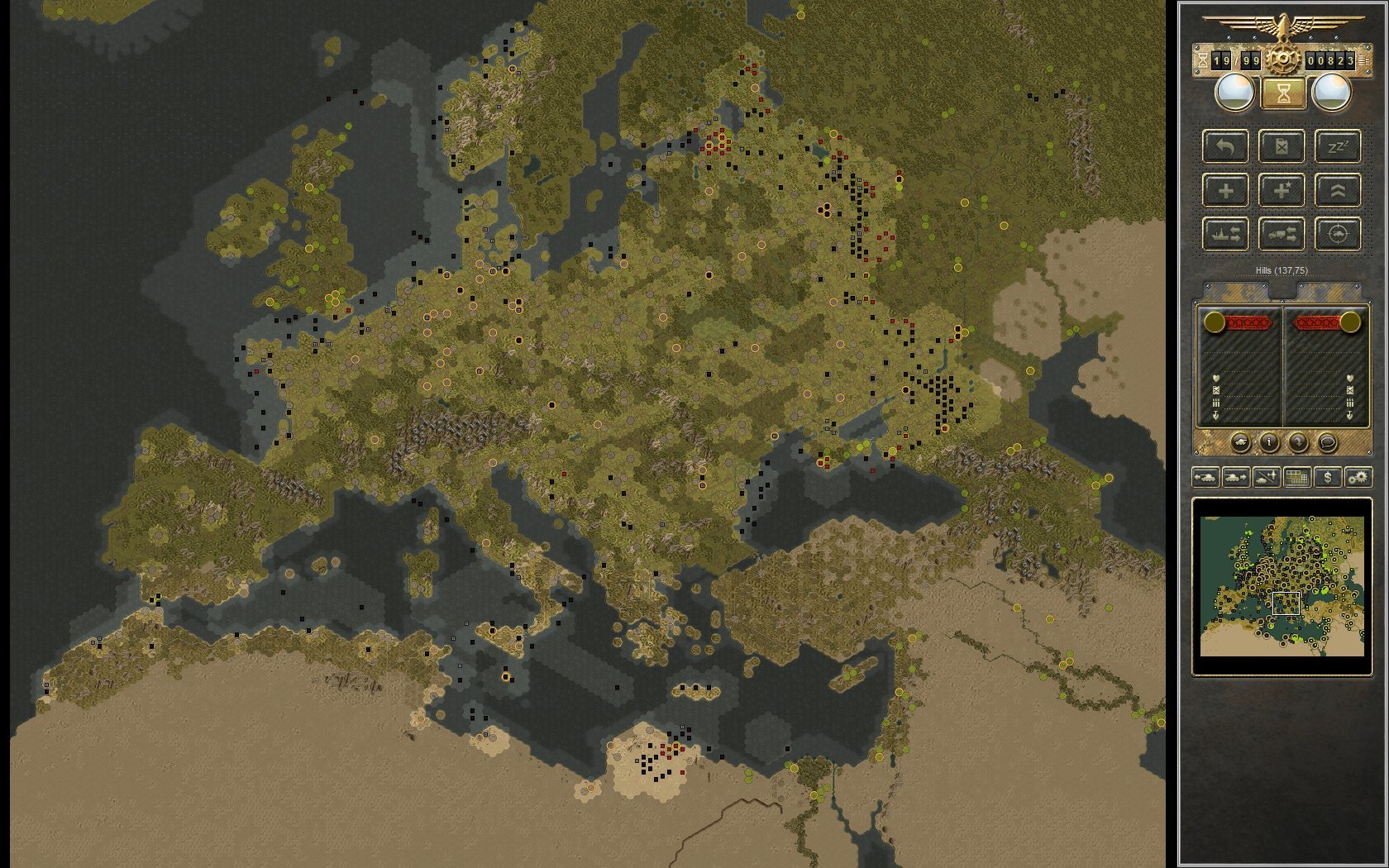The width and height of the screenshot is (1389, 868).
Task: Embark the unit onto naval transport
Action: tap(1227, 235)
